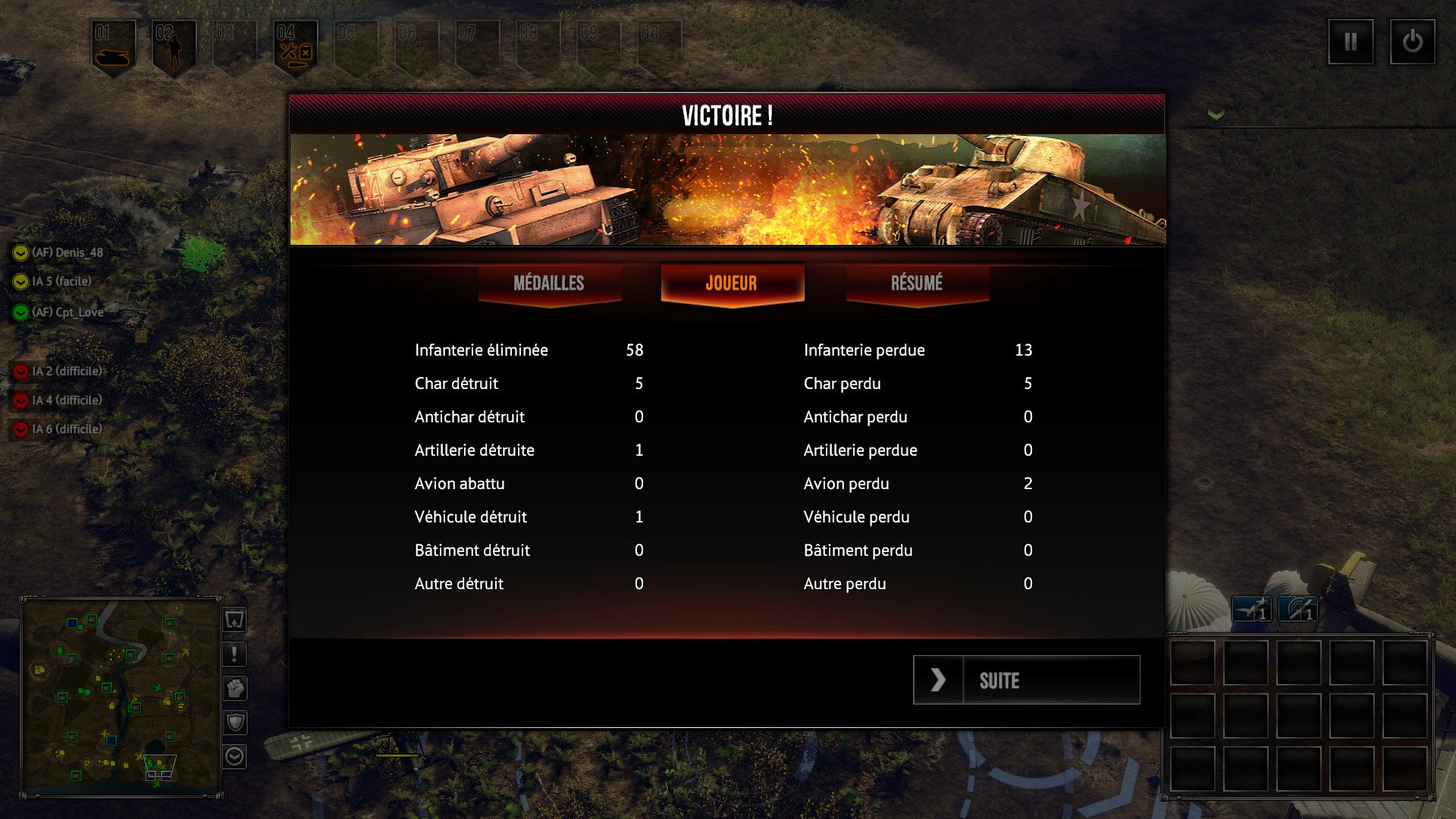Open the Résumé tab
Viewport: 1456px width, 819px height.
click(917, 284)
